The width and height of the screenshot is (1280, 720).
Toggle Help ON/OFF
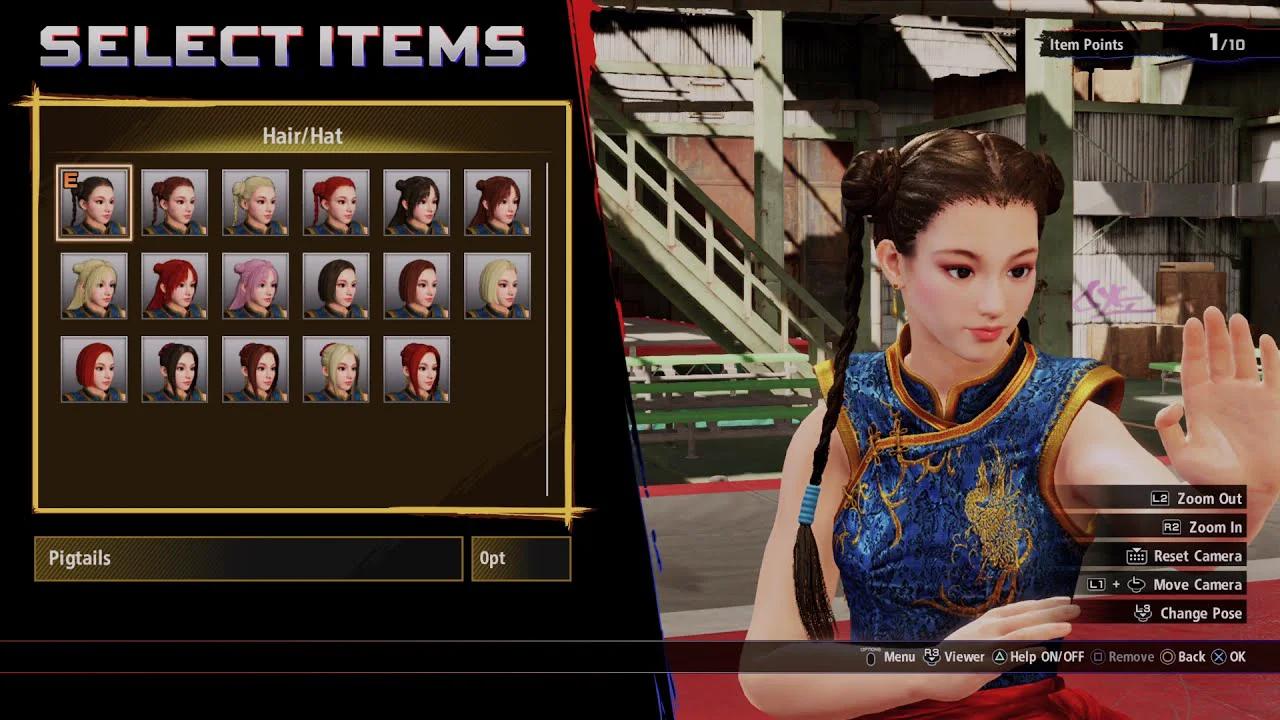click(x=999, y=656)
